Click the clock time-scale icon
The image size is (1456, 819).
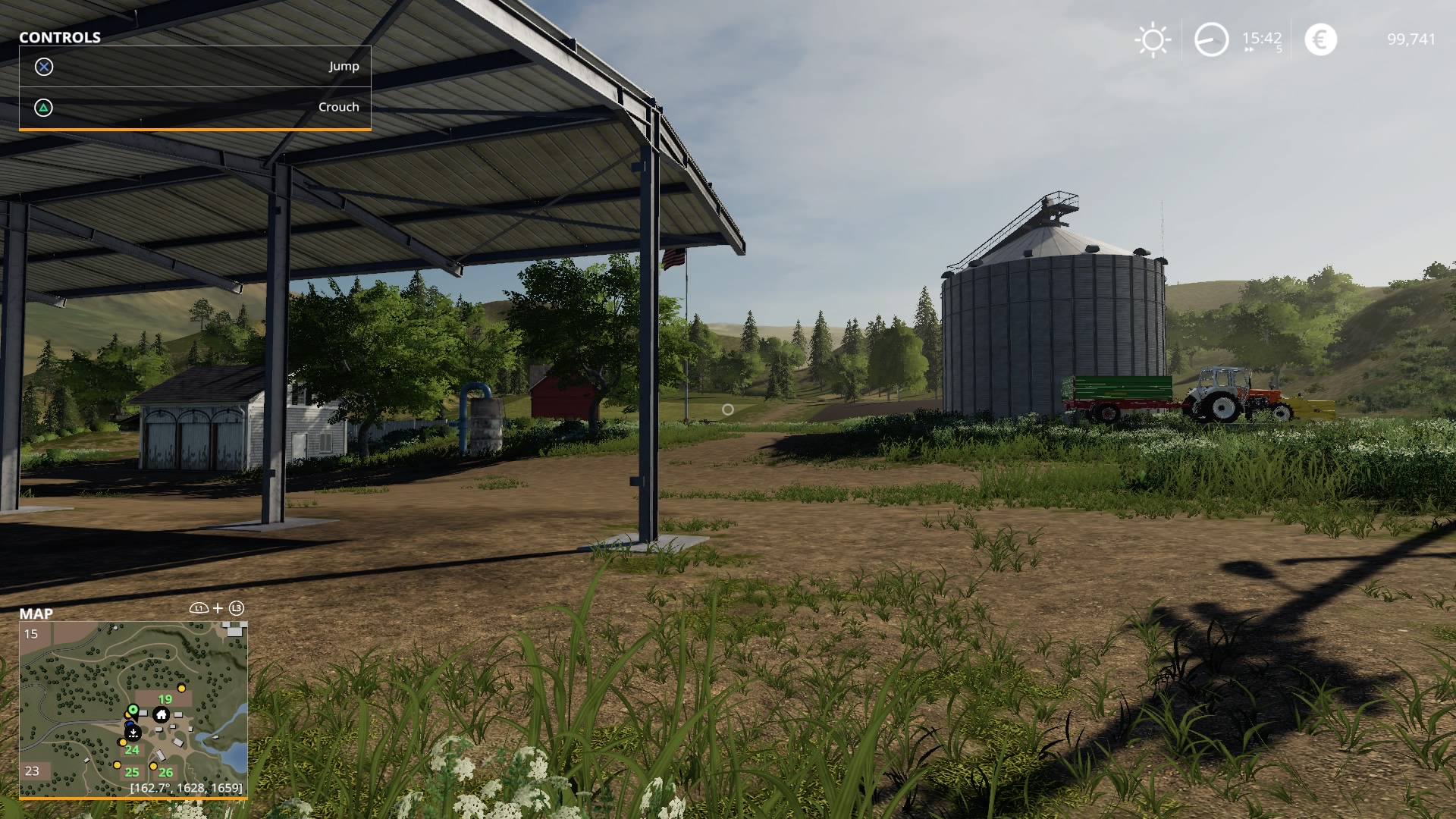[1210, 39]
